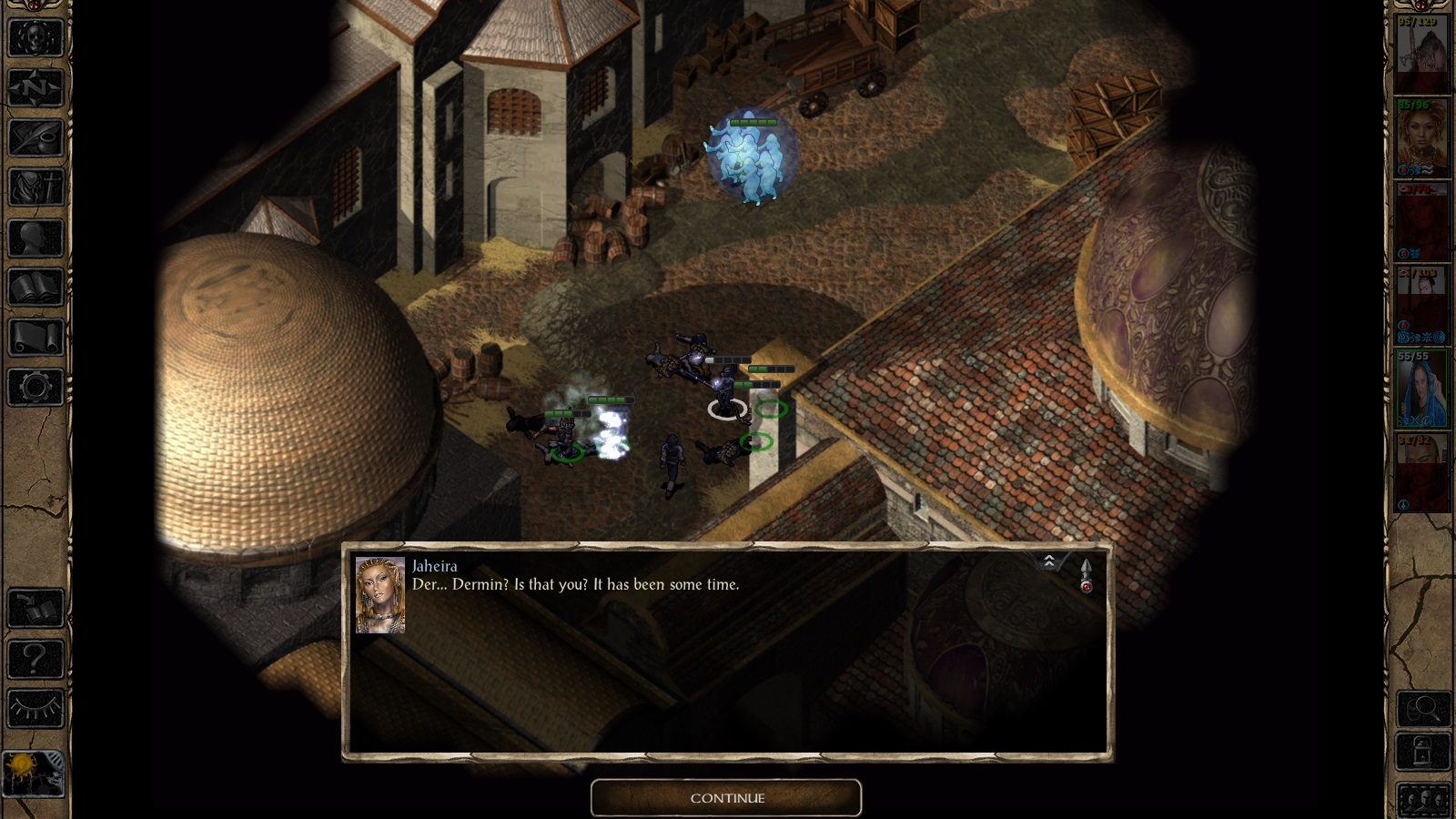The width and height of the screenshot is (1456, 819).
Task: Open the journal quill and inkwell button
Action: click(35, 138)
